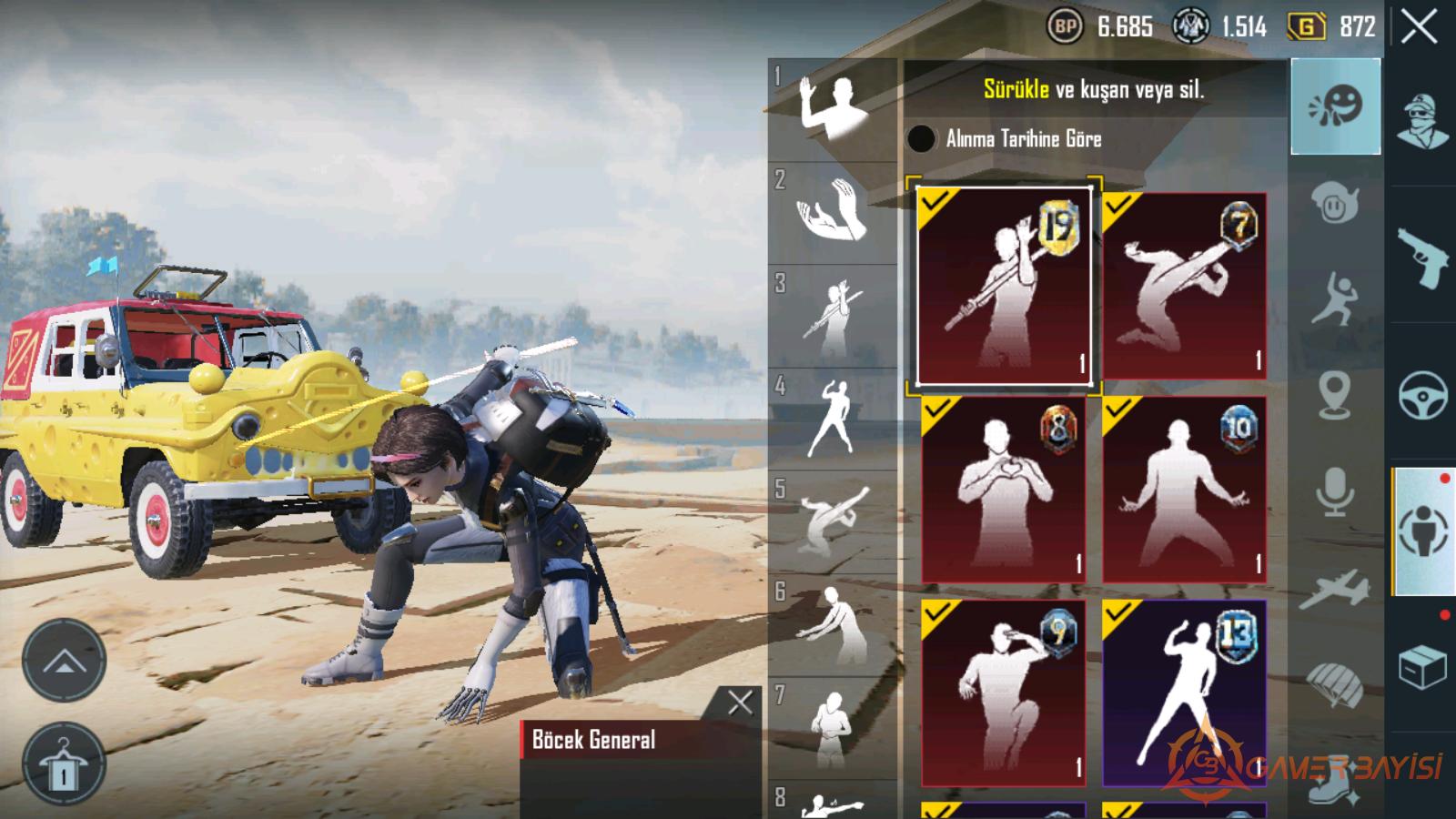
Task: Choose the purple dance emote with badge 13
Action: click(x=1184, y=693)
